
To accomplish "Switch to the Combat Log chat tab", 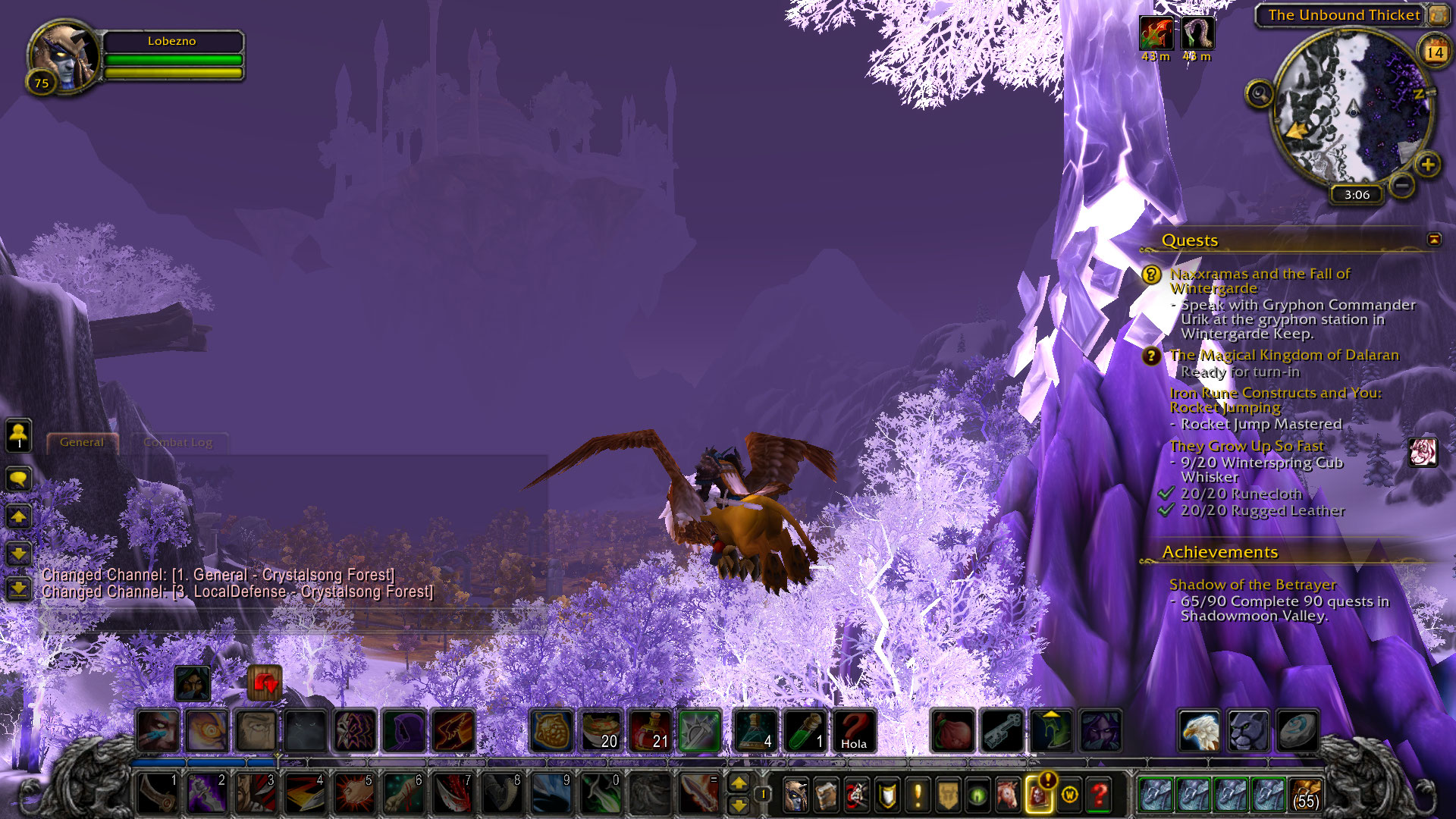I will pyautogui.click(x=177, y=442).
